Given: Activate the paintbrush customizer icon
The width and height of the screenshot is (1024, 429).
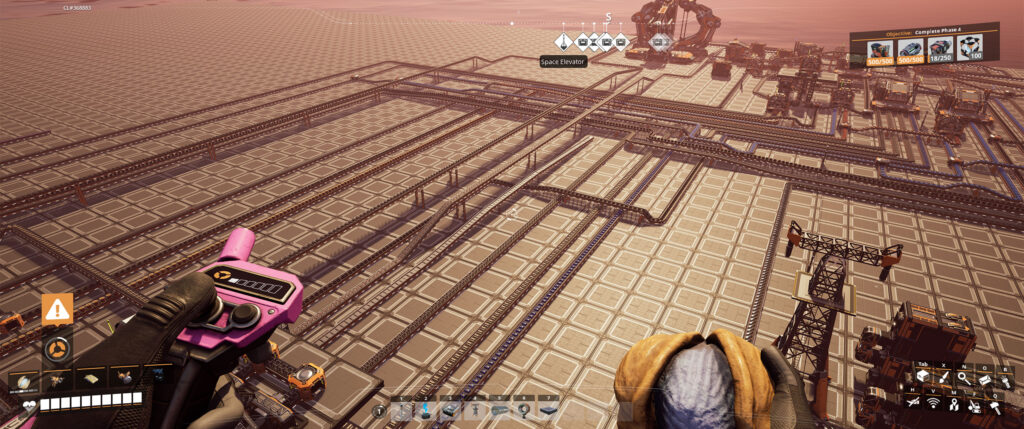Looking at the screenshot, I should (x=943, y=377).
